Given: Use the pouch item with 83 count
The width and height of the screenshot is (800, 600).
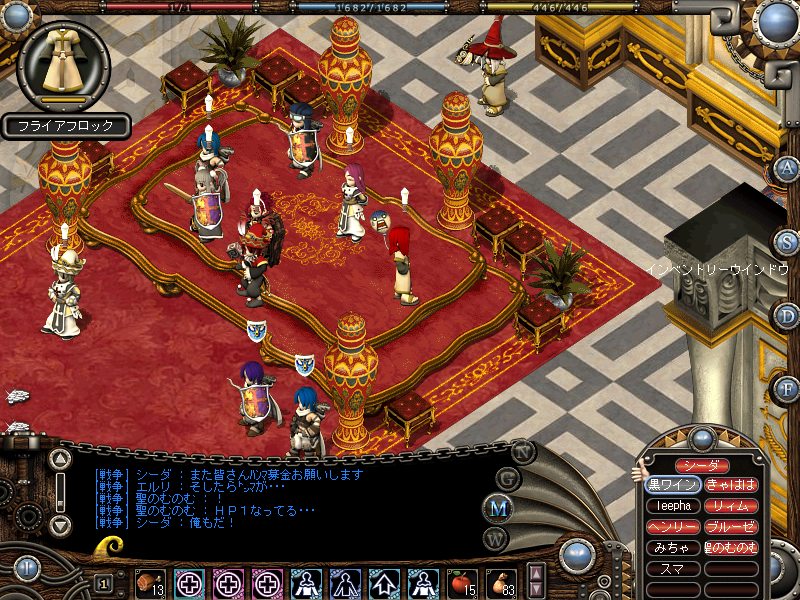Looking at the screenshot, I should click(500, 582).
